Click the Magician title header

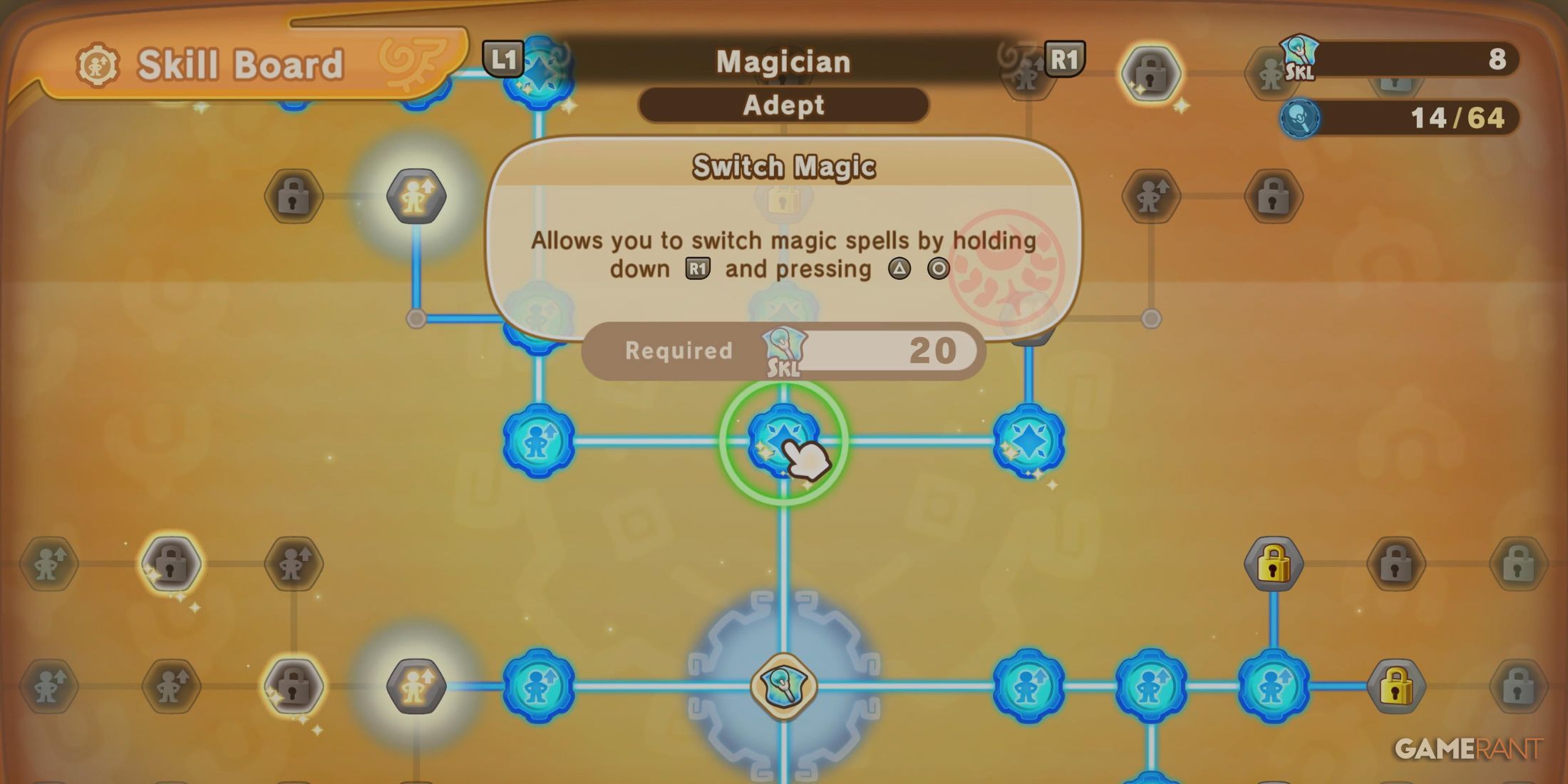[783, 61]
